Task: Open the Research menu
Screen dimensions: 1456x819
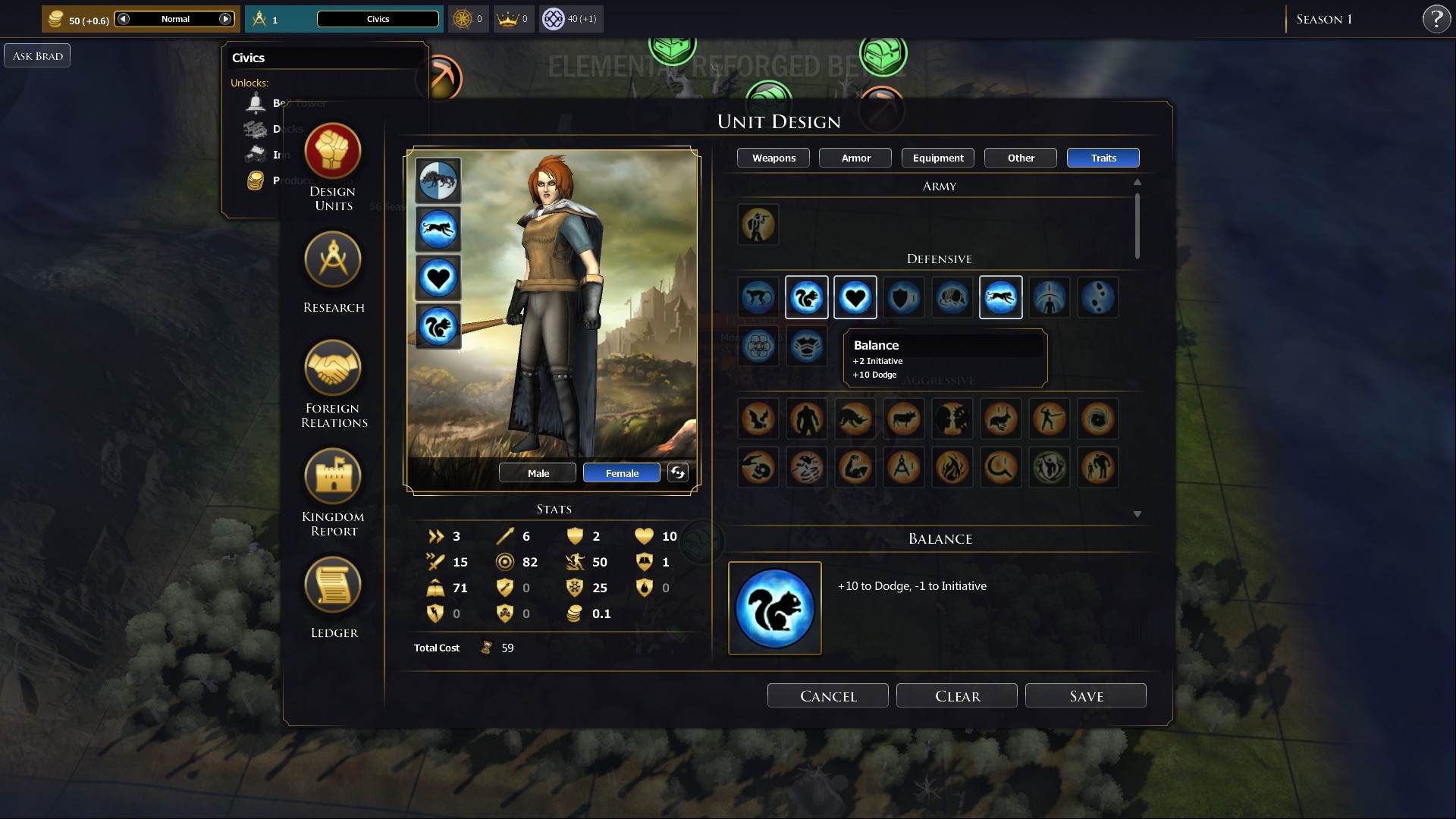Action: click(333, 261)
